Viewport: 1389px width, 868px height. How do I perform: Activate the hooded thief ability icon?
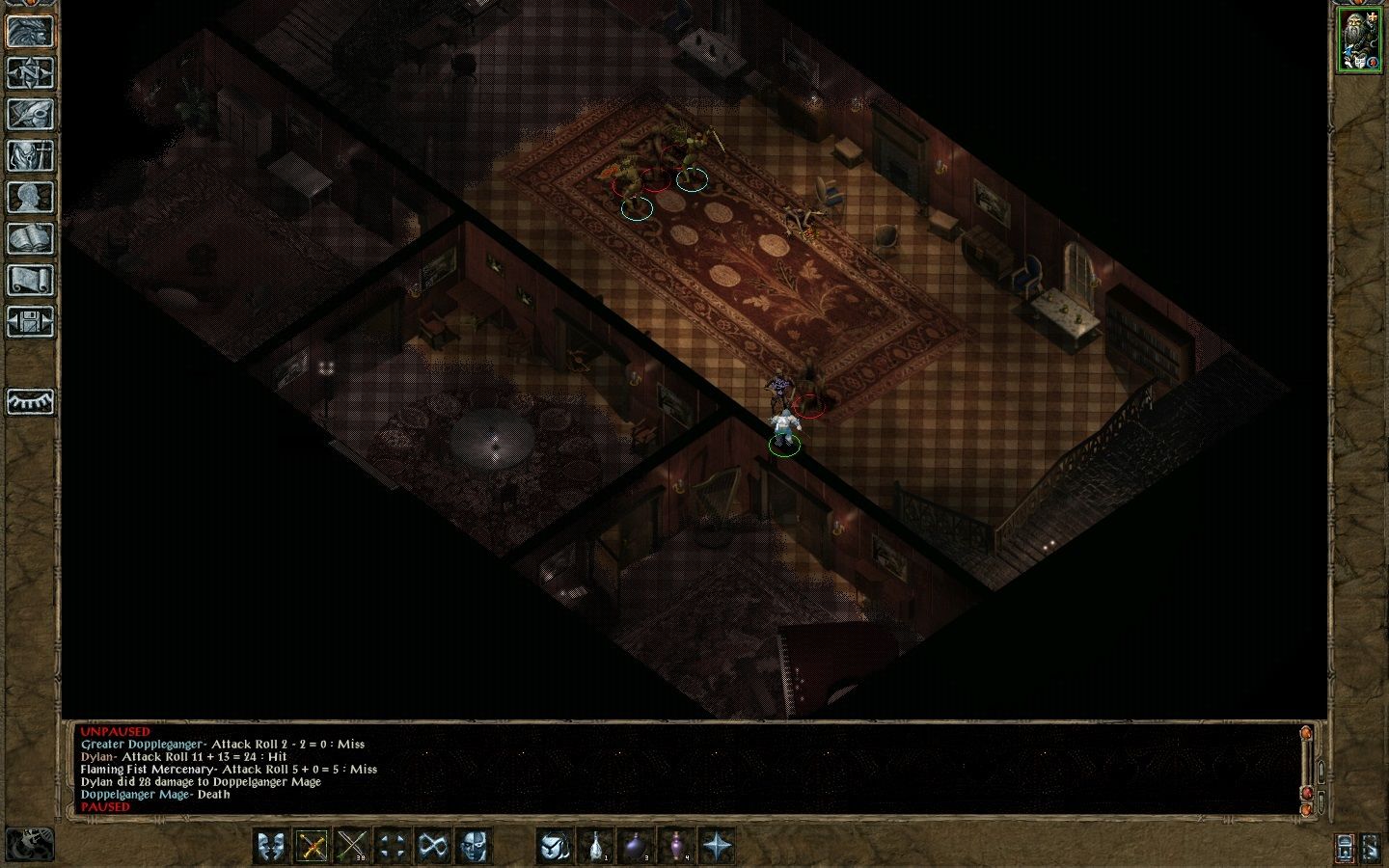[x=555, y=846]
